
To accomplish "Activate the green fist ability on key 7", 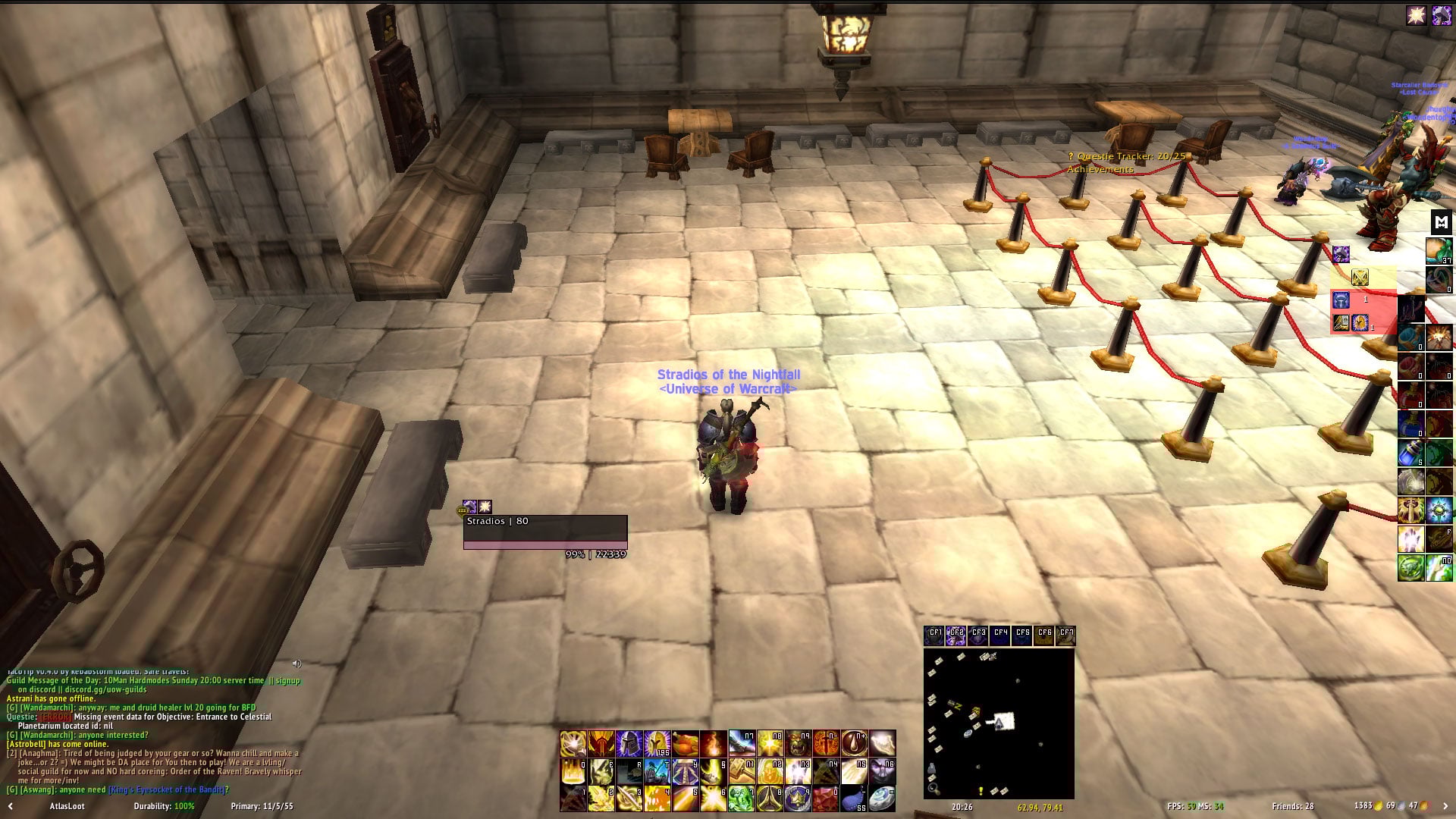I will click(x=742, y=799).
